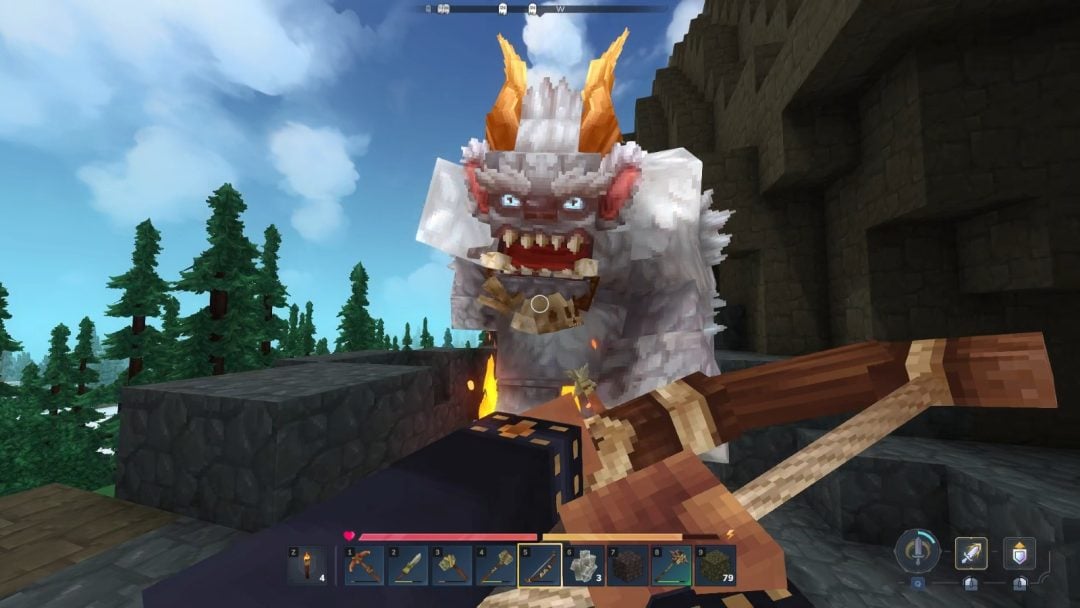Screen dimensions: 1080x608
Task: Select the torch utility slot
Action: click(x=306, y=566)
